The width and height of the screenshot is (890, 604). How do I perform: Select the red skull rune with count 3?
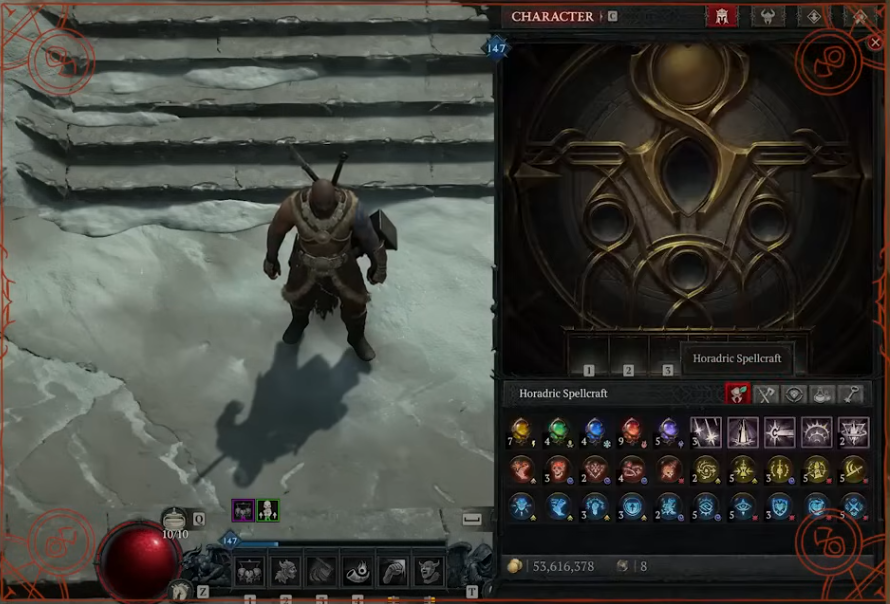[x=558, y=469]
